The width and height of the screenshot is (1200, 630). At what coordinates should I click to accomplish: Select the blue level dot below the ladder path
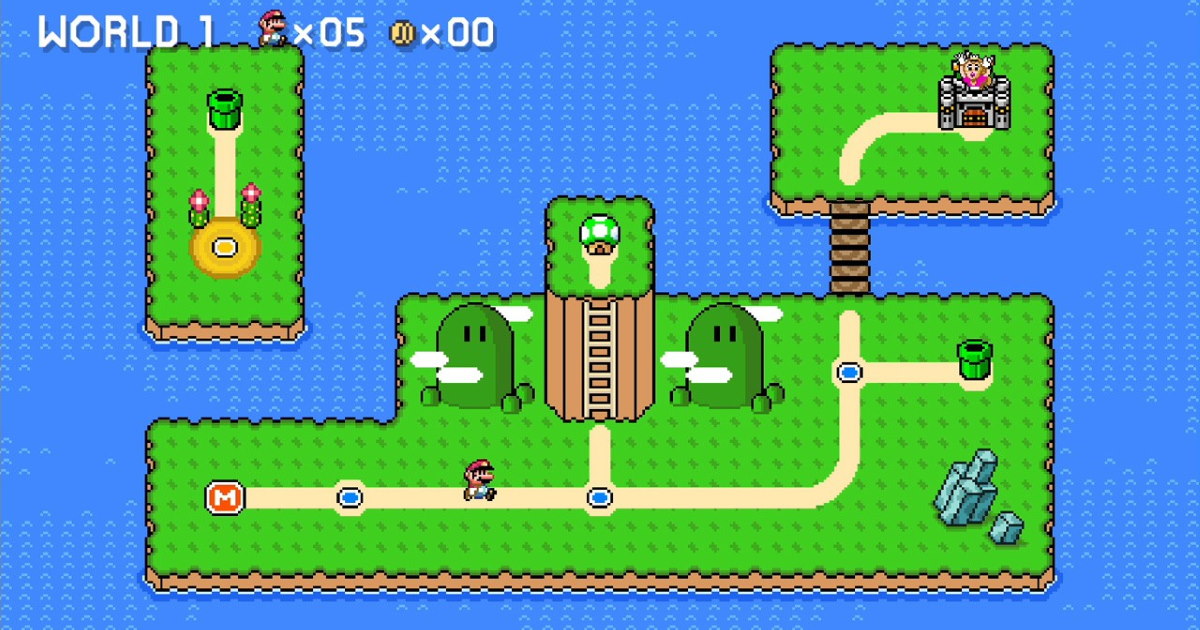pos(599,496)
